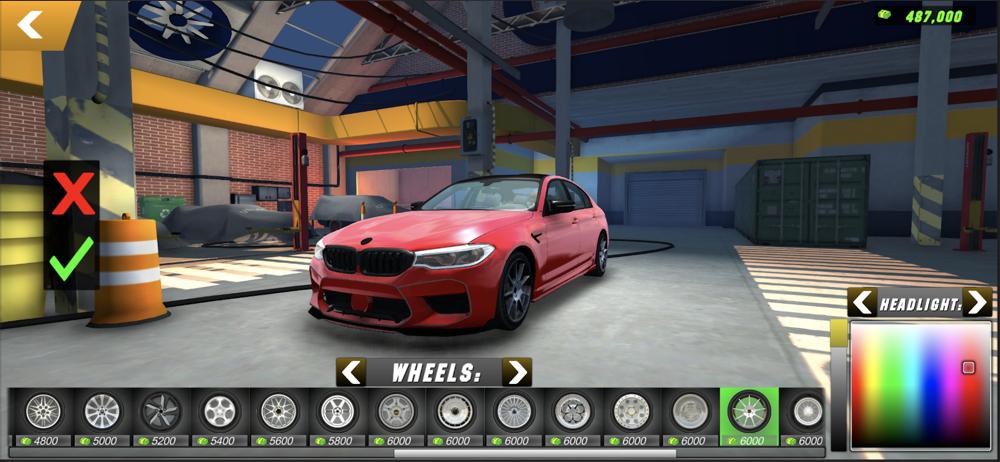Show next option right of Headlight label
The image size is (1000, 462).
[x=977, y=302]
